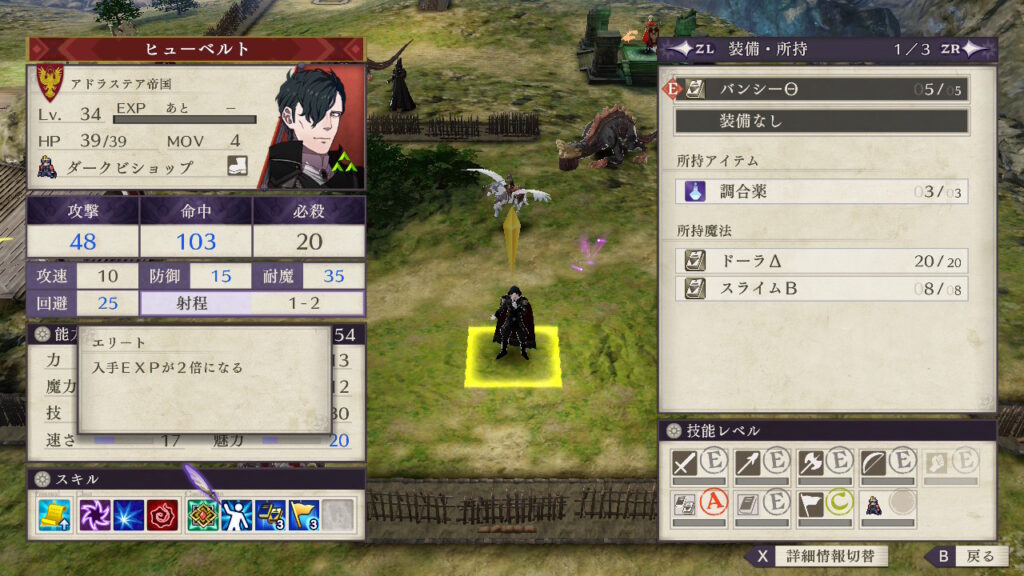Pick the スライムB magic entry
Image resolution: width=1024 pixels, height=576 pixels.
821,289
